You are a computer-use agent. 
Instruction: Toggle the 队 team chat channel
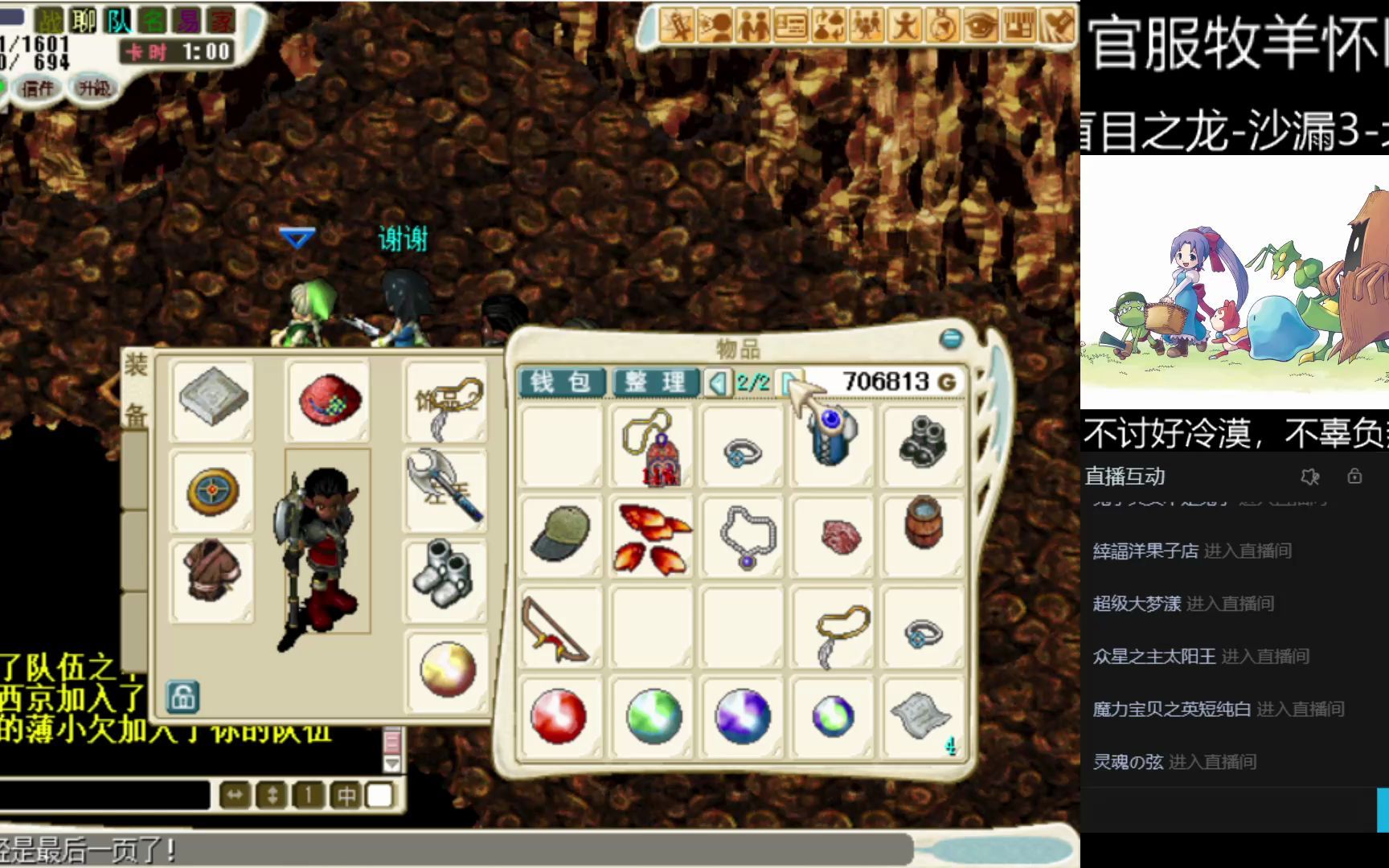pos(118,21)
